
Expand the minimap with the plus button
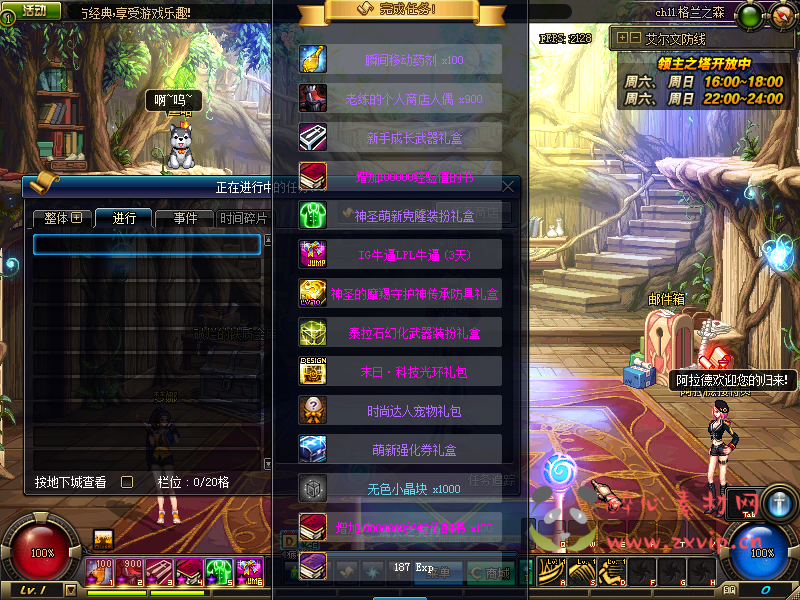tap(623, 39)
